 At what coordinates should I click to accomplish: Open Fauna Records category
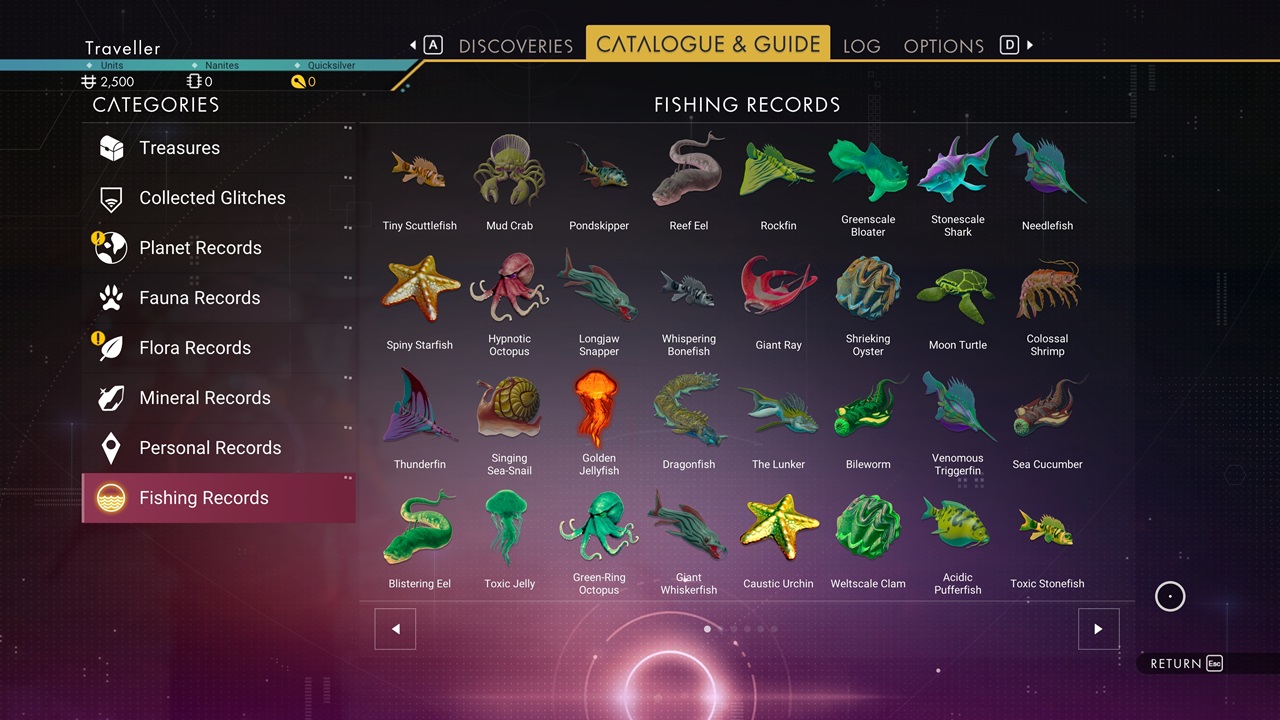pyautogui.click(x=199, y=298)
